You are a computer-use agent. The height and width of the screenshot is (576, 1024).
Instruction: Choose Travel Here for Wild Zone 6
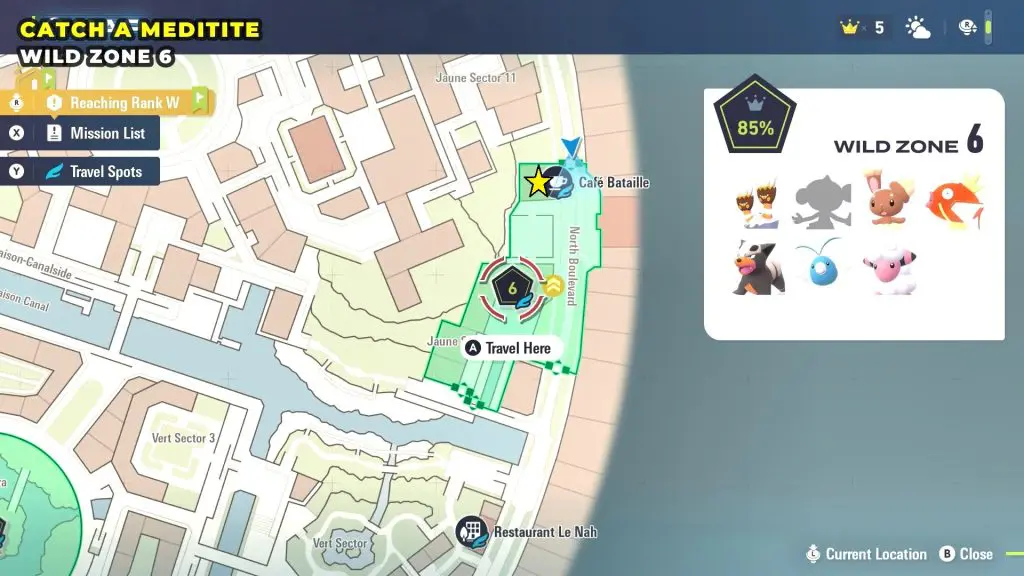coord(508,348)
